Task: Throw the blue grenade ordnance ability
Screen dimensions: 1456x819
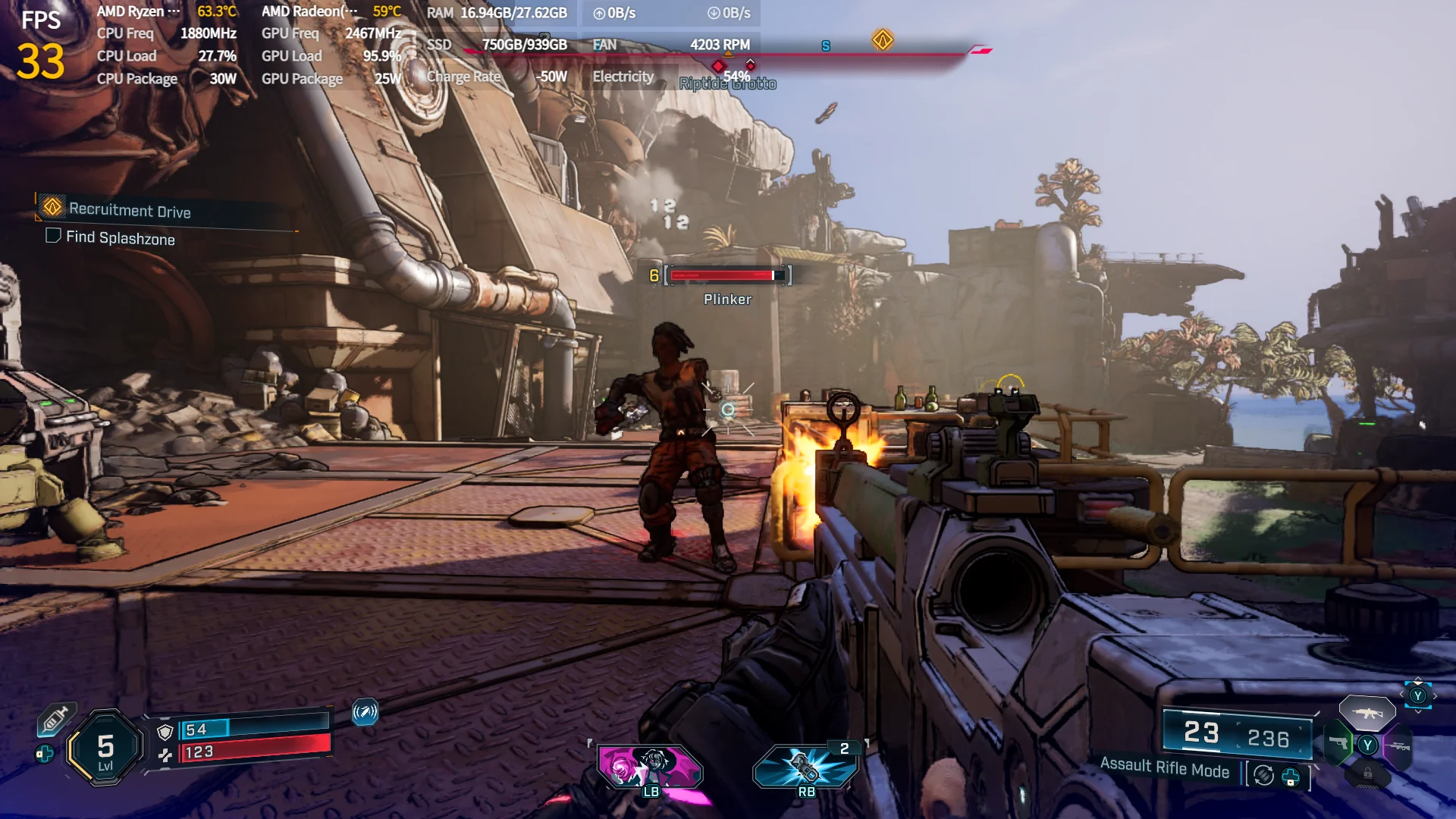Action: [x=805, y=766]
